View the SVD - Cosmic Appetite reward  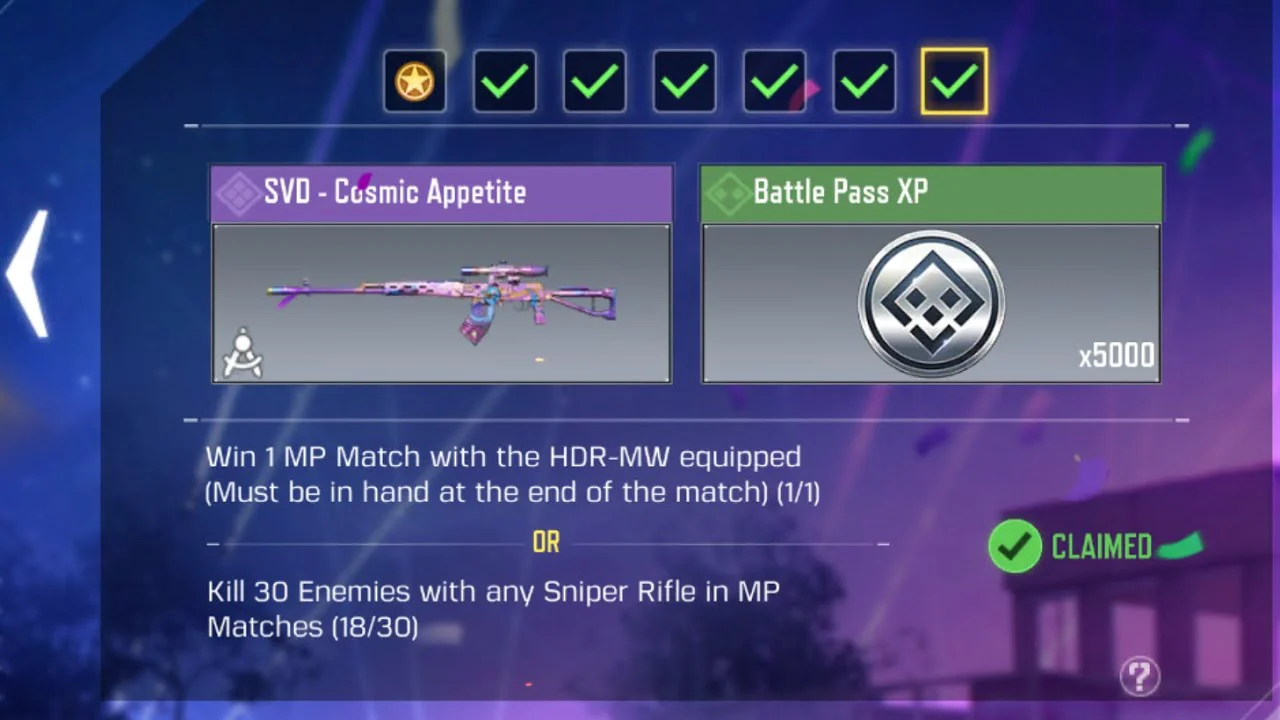[x=441, y=302]
